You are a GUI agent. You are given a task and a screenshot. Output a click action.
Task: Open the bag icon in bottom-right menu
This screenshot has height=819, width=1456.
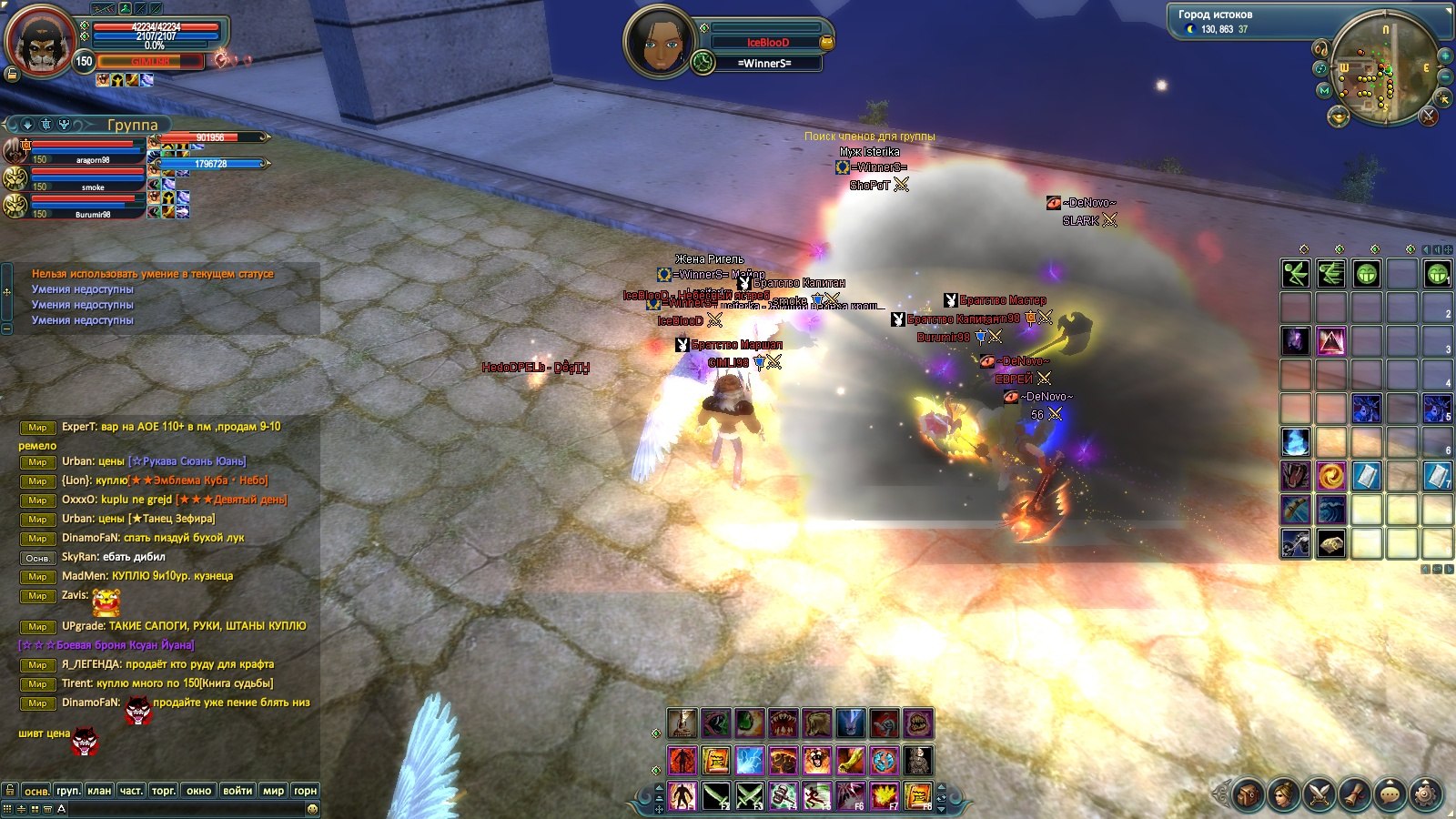point(1248,794)
